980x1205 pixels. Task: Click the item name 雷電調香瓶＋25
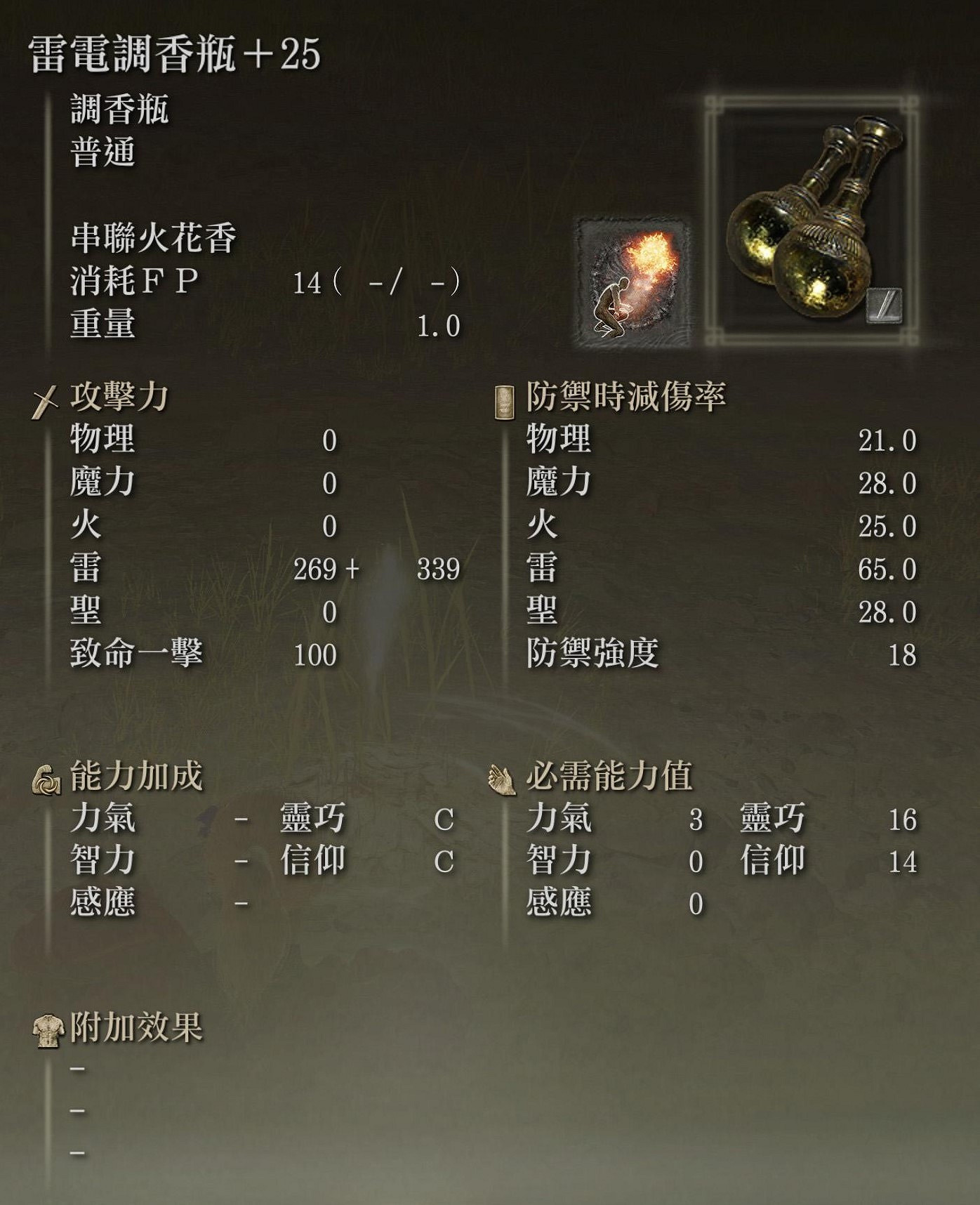coord(168,56)
